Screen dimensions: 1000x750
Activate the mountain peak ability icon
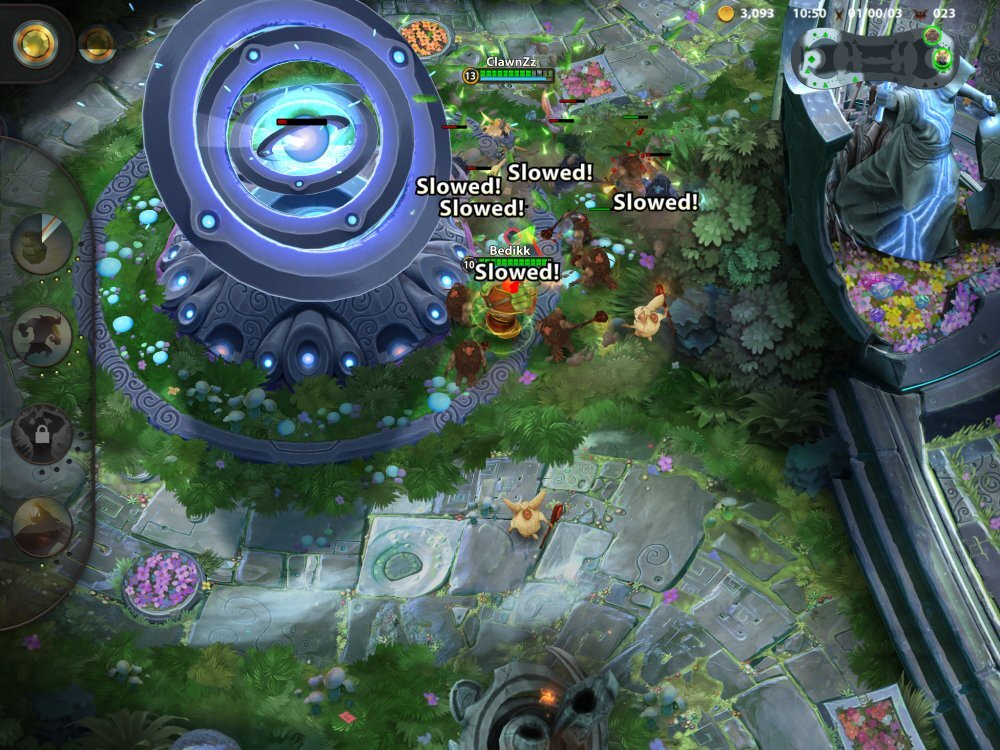click(42, 526)
